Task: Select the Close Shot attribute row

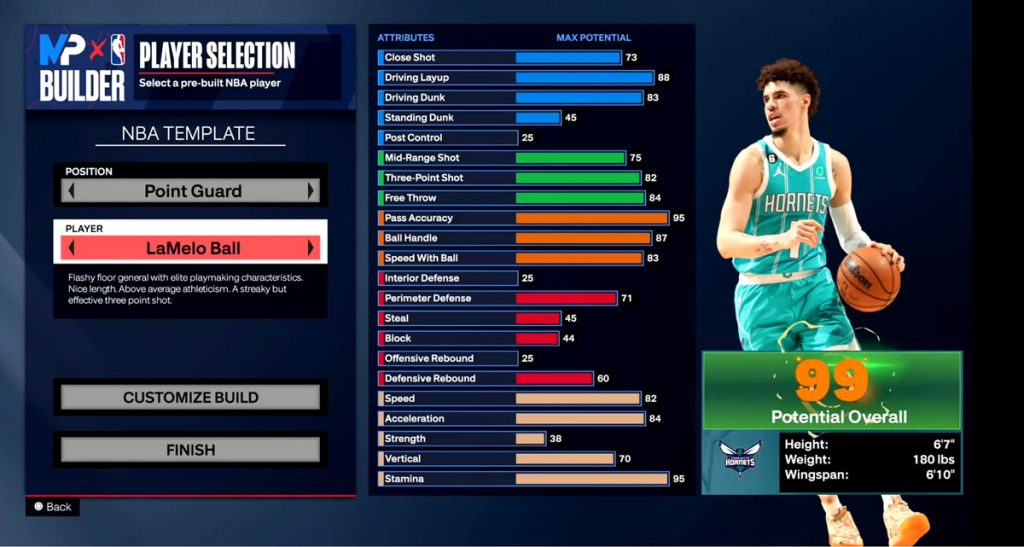Action: pyautogui.click(x=522, y=57)
